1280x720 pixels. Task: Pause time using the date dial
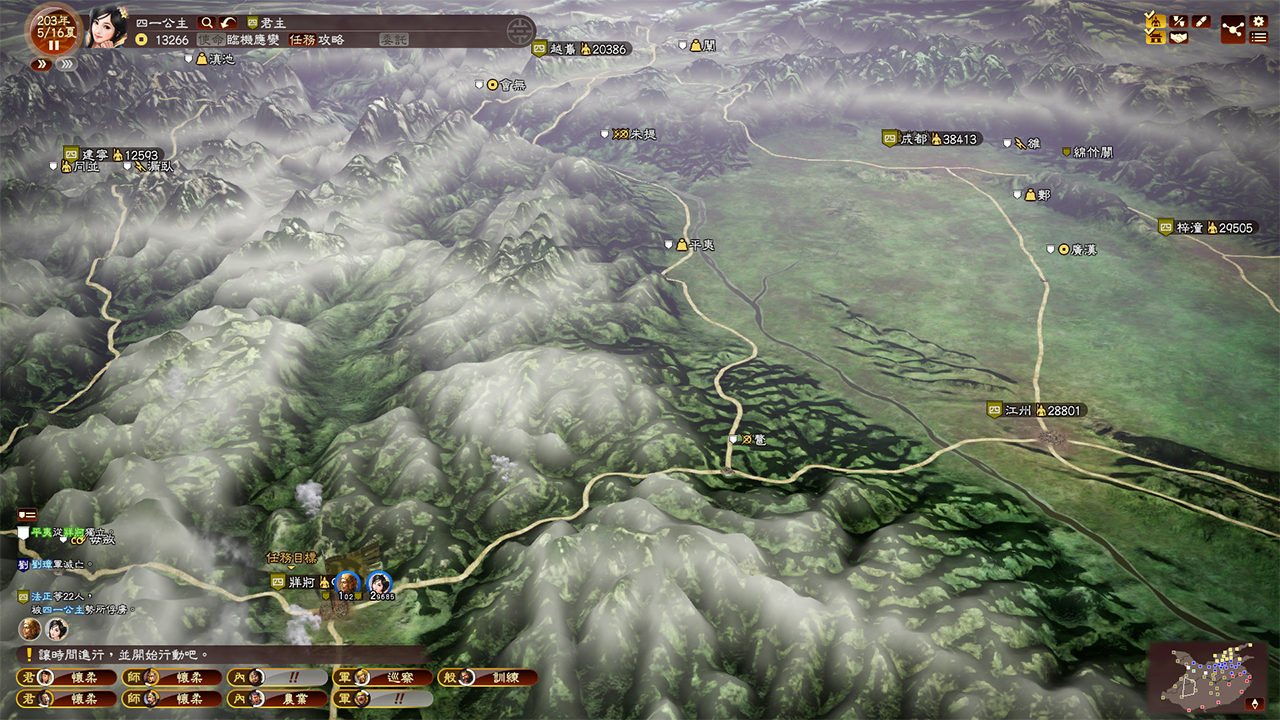[53, 45]
